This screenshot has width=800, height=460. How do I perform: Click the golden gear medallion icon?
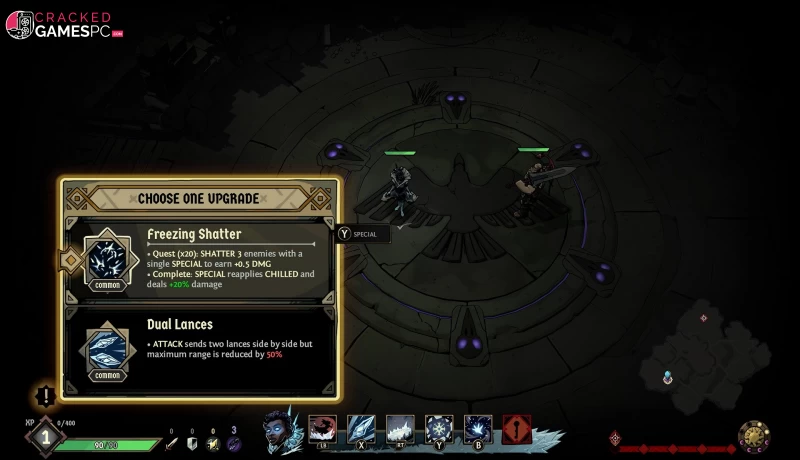[754, 437]
